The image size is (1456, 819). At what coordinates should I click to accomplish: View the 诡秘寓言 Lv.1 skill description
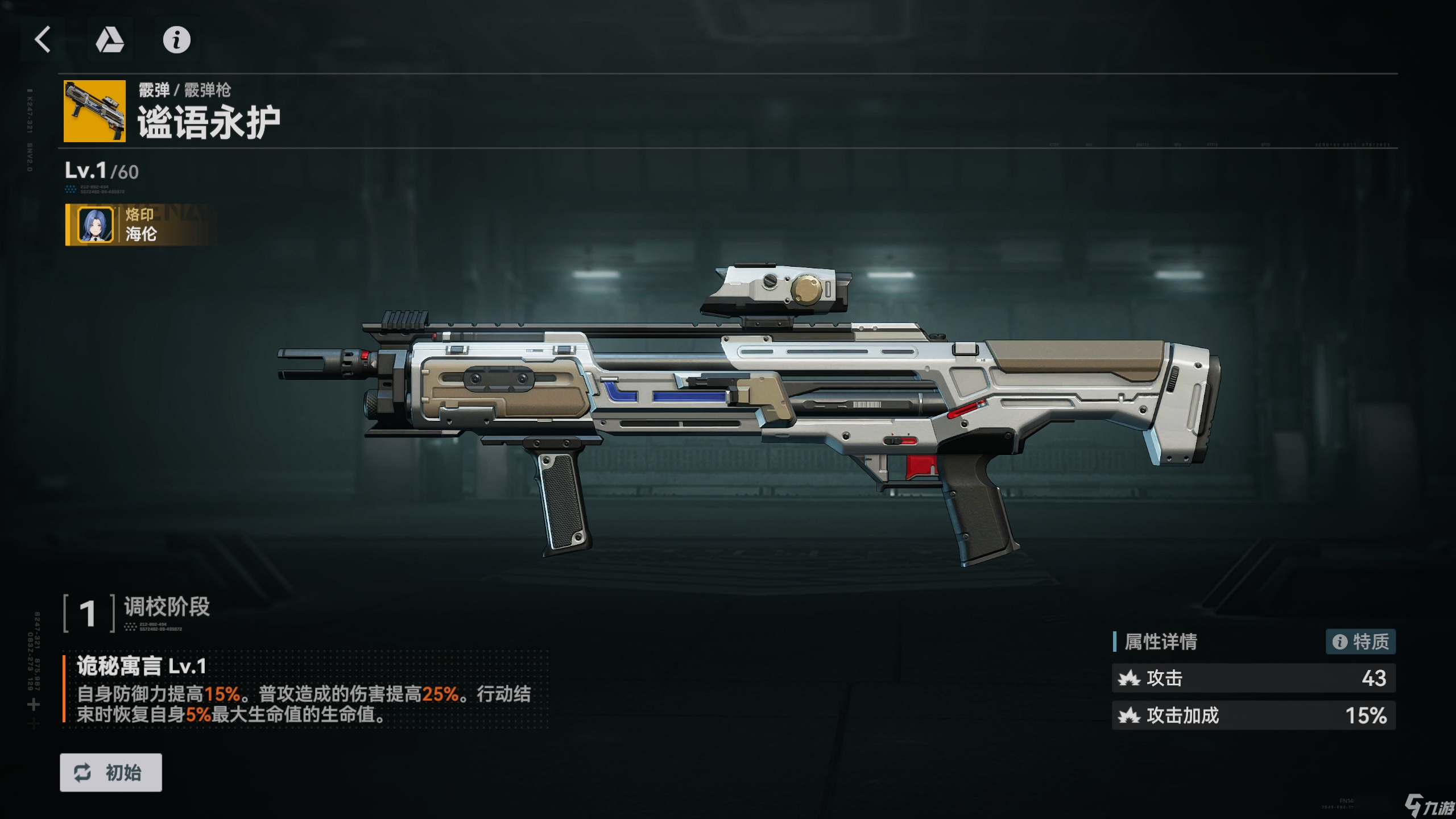304,689
